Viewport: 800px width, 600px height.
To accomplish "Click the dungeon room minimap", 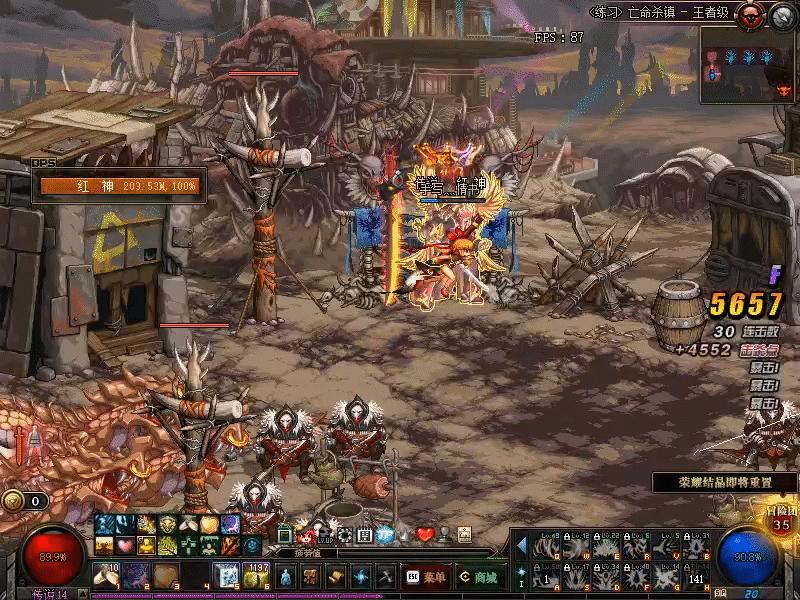I will 748,64.
